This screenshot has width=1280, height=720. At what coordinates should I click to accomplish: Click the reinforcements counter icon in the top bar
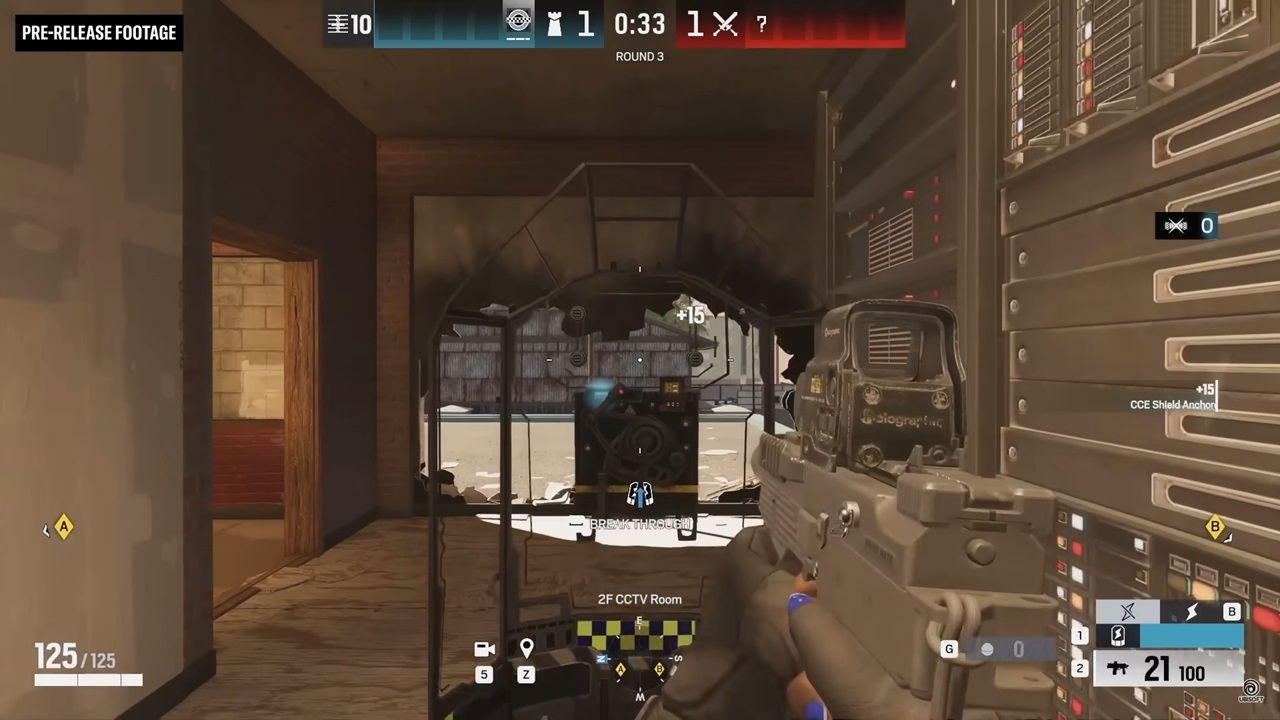pyautogui.click(x=338, y=25)
